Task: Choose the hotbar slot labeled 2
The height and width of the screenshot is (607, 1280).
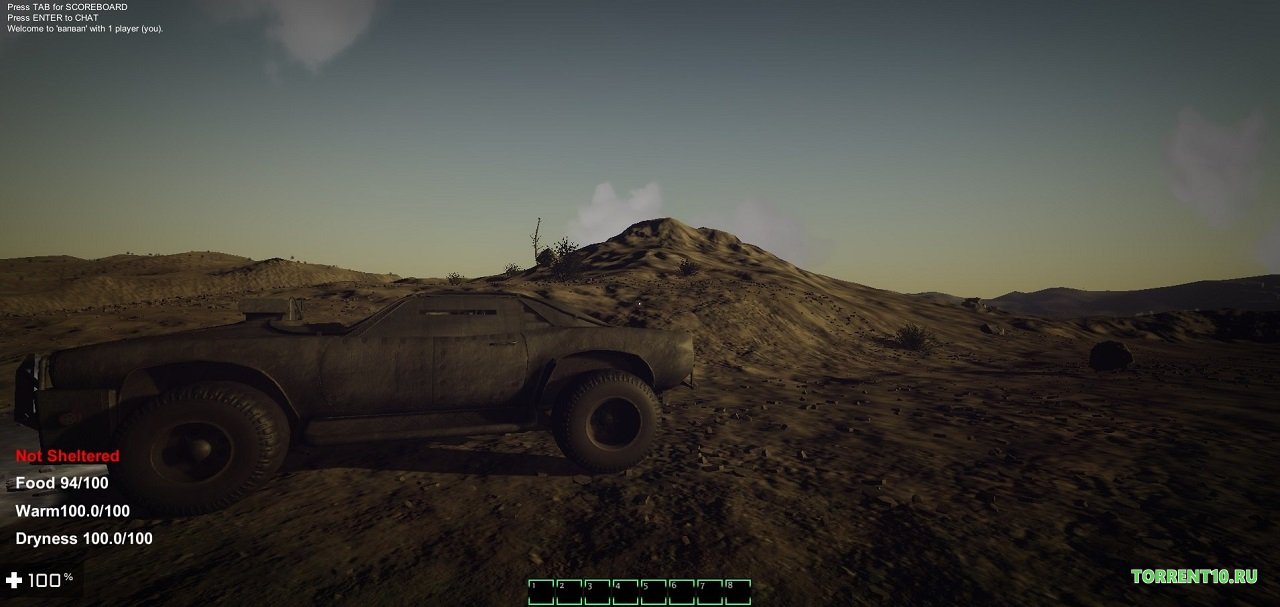Action: tap(569, 592)
